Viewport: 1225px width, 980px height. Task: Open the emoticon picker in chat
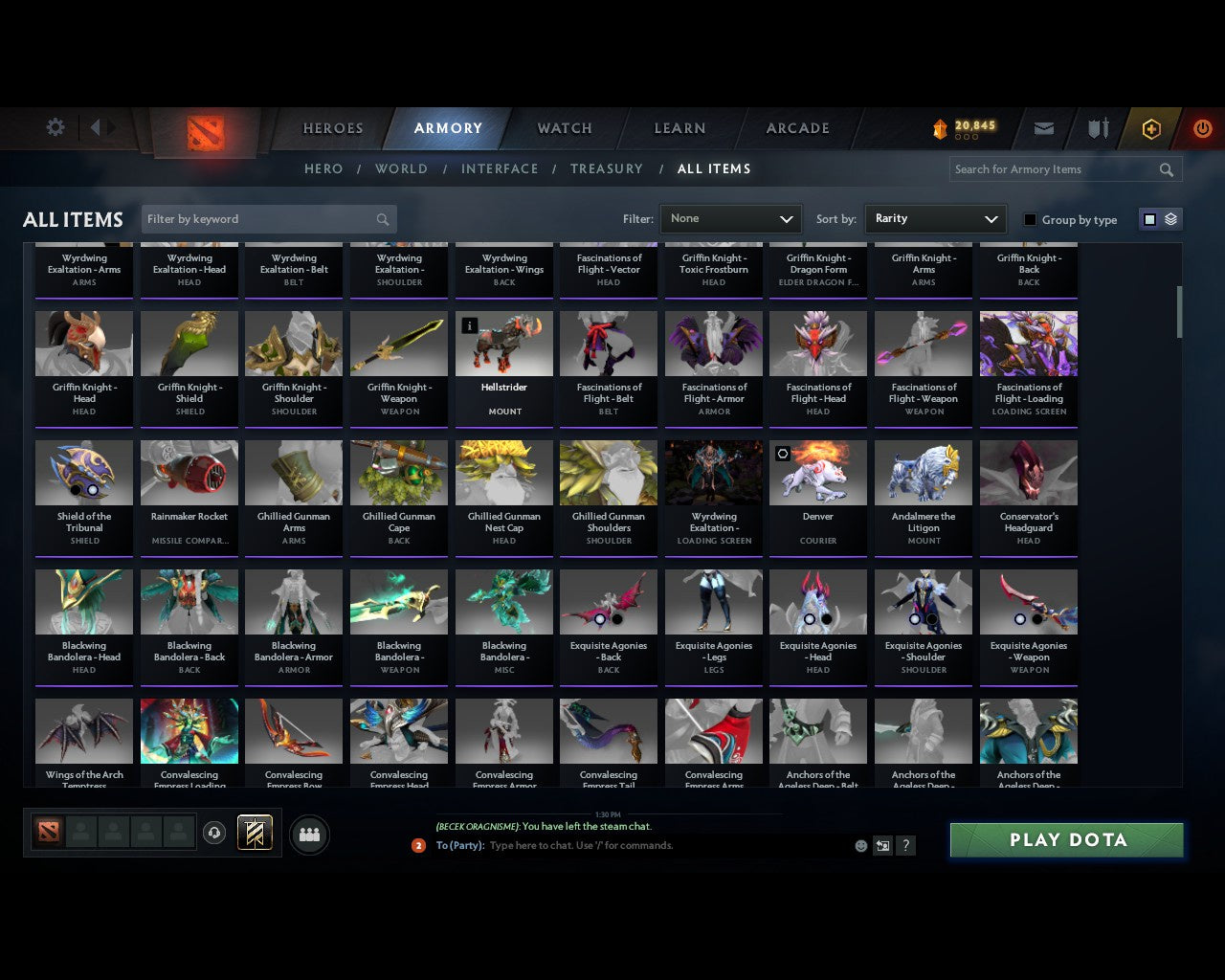(x=860, y=845)
